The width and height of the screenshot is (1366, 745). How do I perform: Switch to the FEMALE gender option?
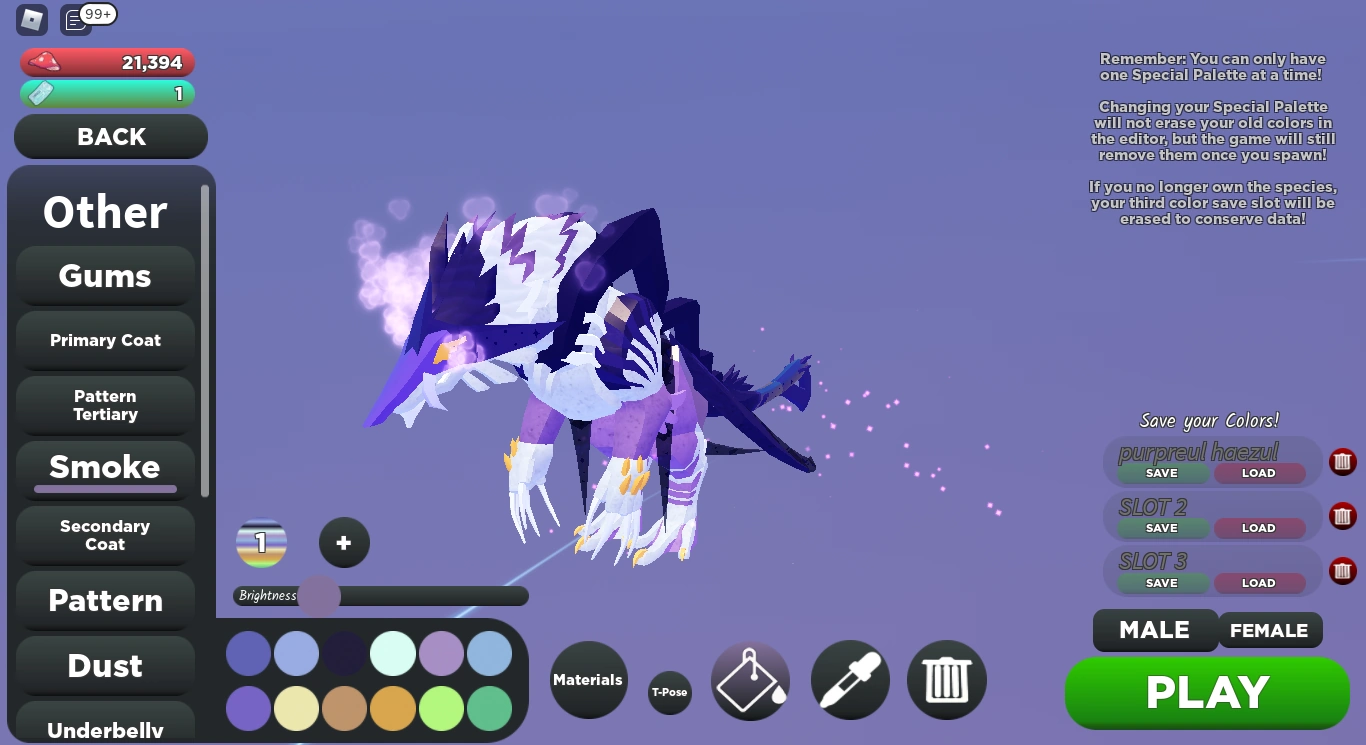1270,631
